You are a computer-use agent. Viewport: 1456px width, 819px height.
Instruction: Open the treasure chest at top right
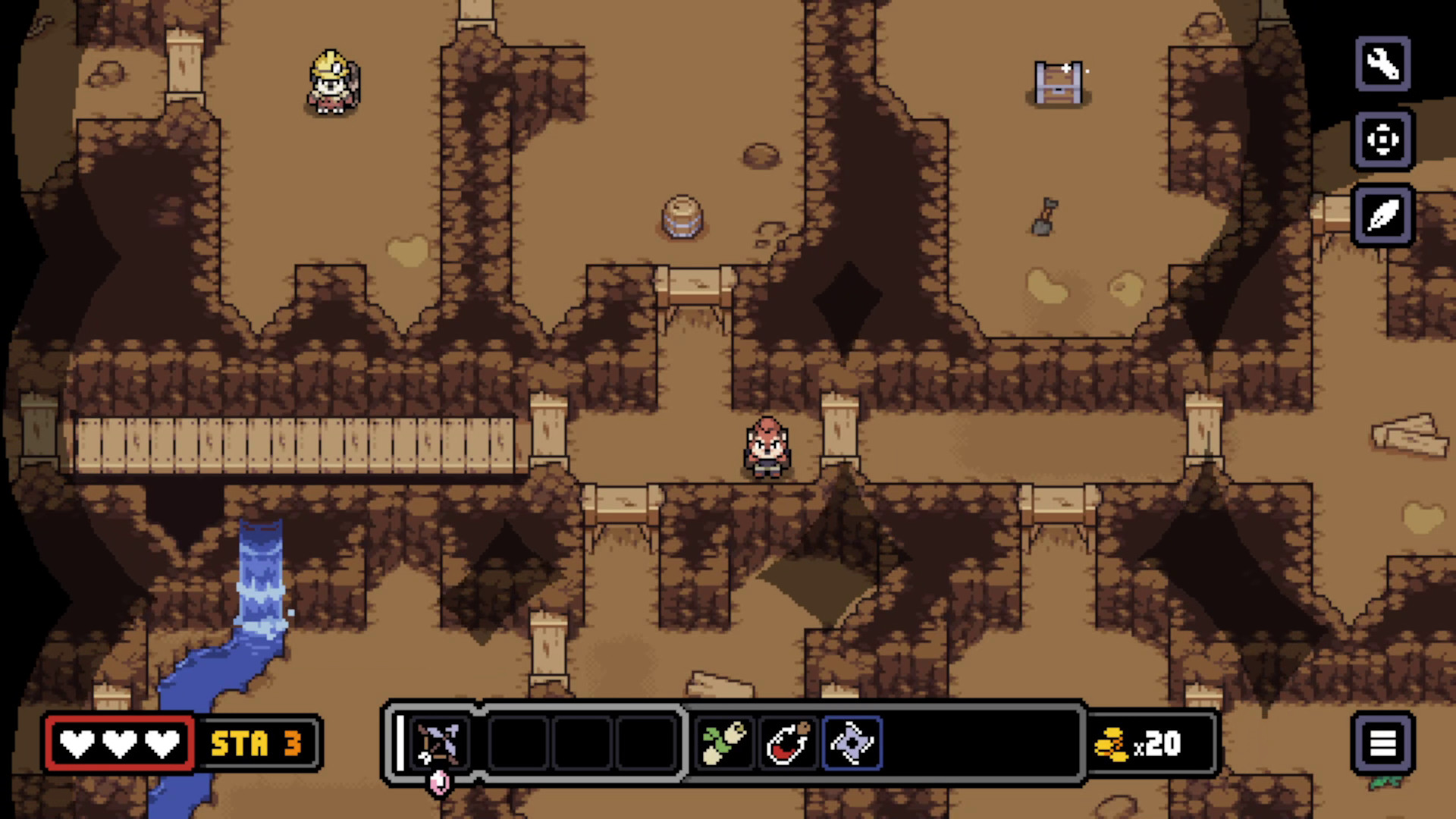point(1057,83)
